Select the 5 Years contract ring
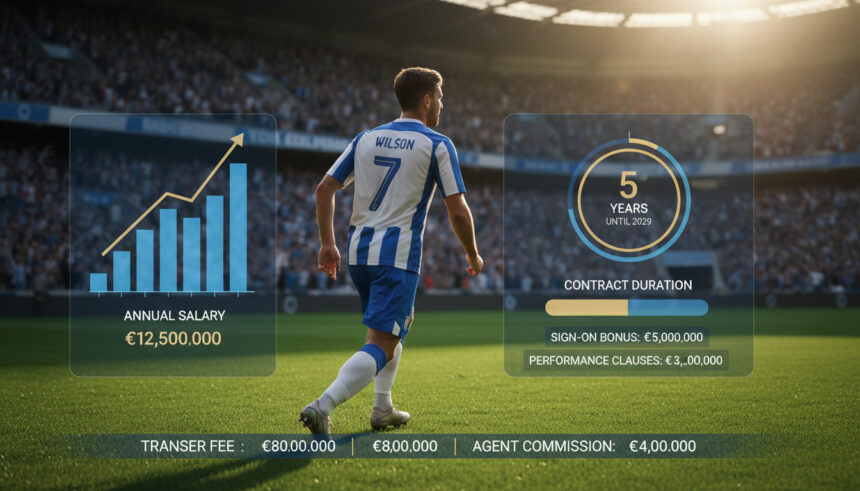The image size is (860, 491). (x=628, y=199)
